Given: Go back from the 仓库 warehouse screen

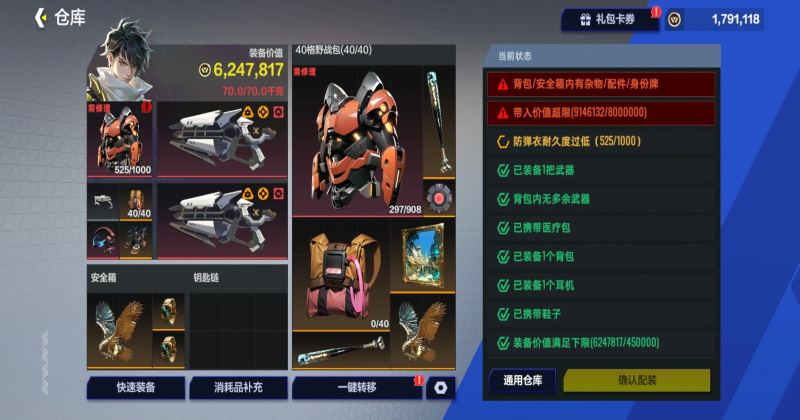Looking at the screenshot, I should [41, 17].
